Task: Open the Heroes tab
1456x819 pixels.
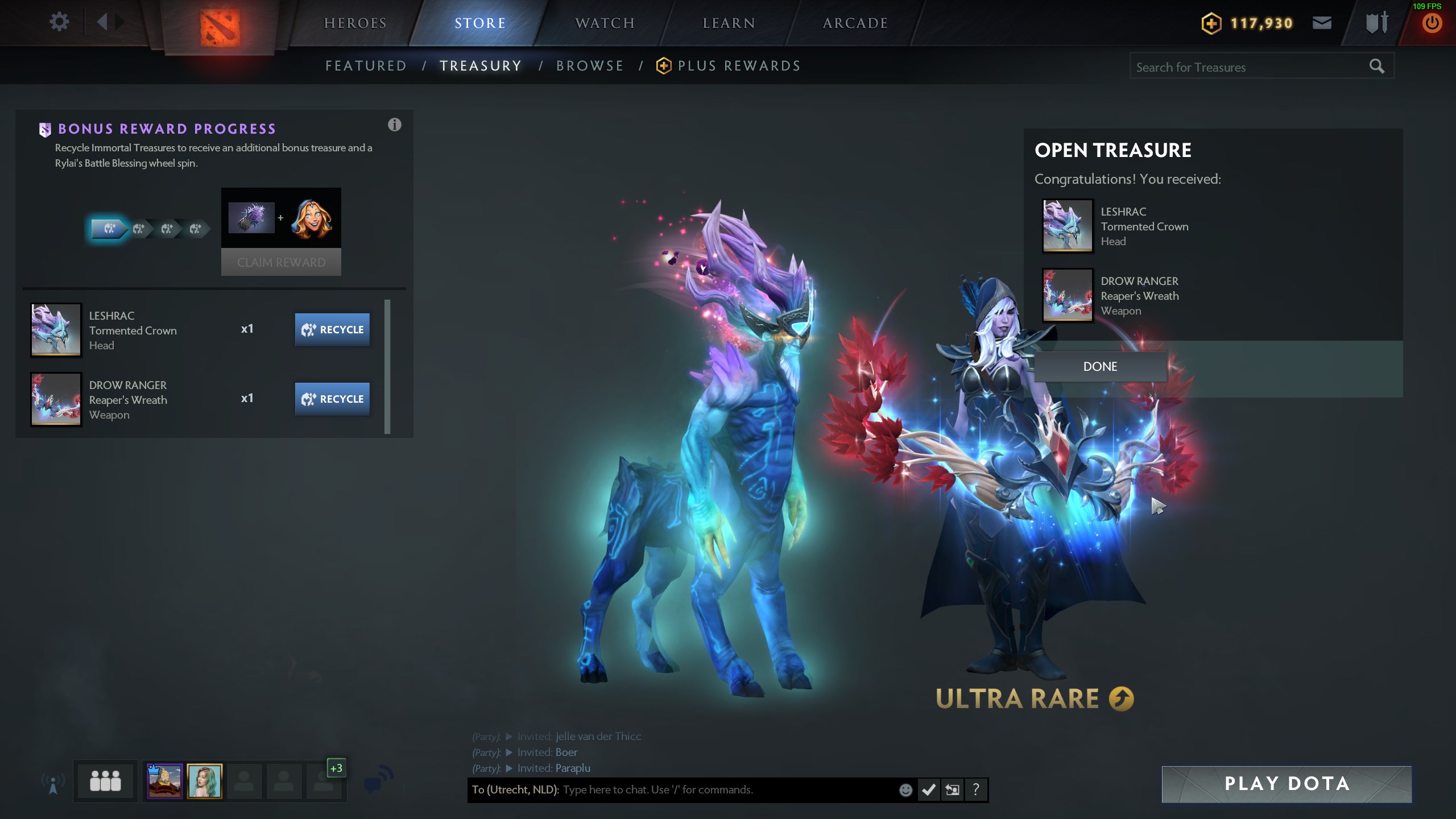Action: pos(355,23)
